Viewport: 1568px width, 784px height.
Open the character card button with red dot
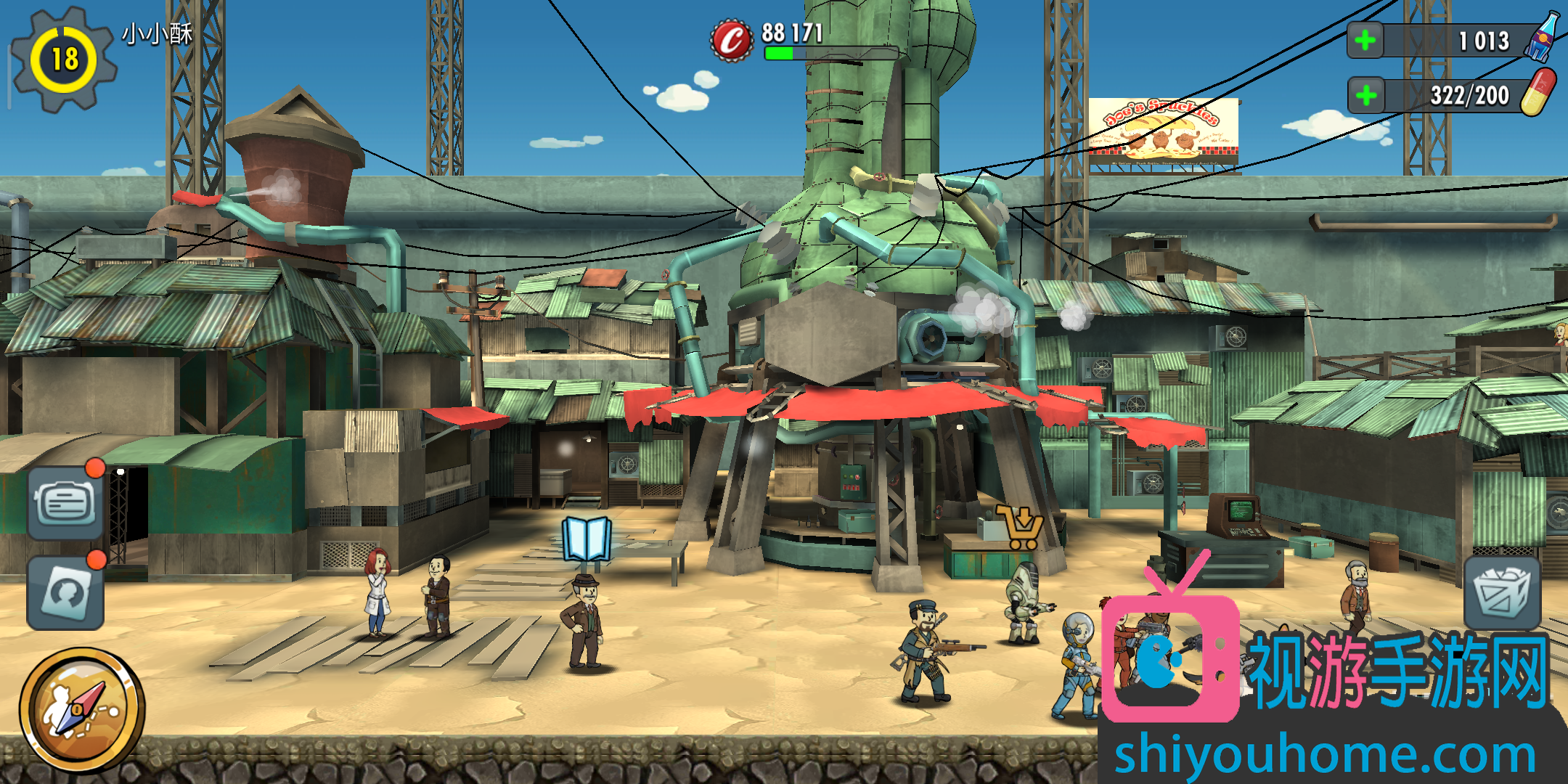[65, 593]
